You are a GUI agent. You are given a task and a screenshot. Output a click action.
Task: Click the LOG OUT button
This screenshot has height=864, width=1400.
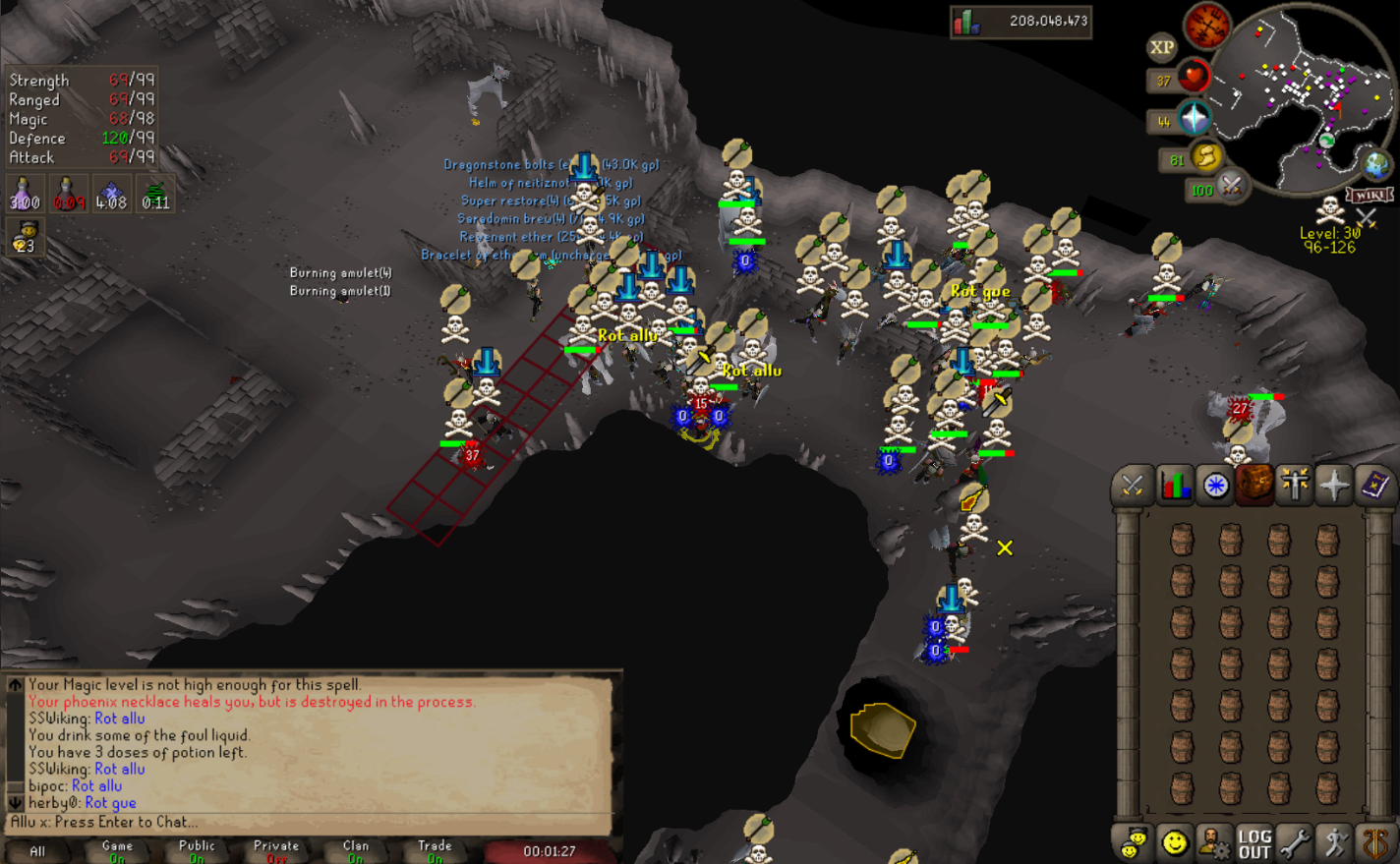(1254, 843)
